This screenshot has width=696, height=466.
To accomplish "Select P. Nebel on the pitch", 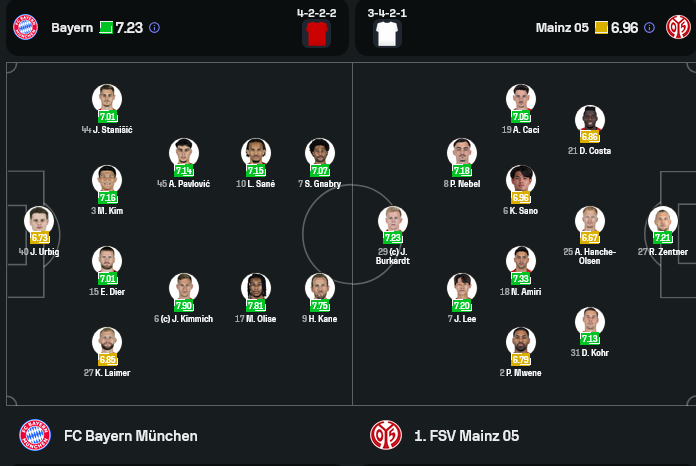I will coord(462,153).
